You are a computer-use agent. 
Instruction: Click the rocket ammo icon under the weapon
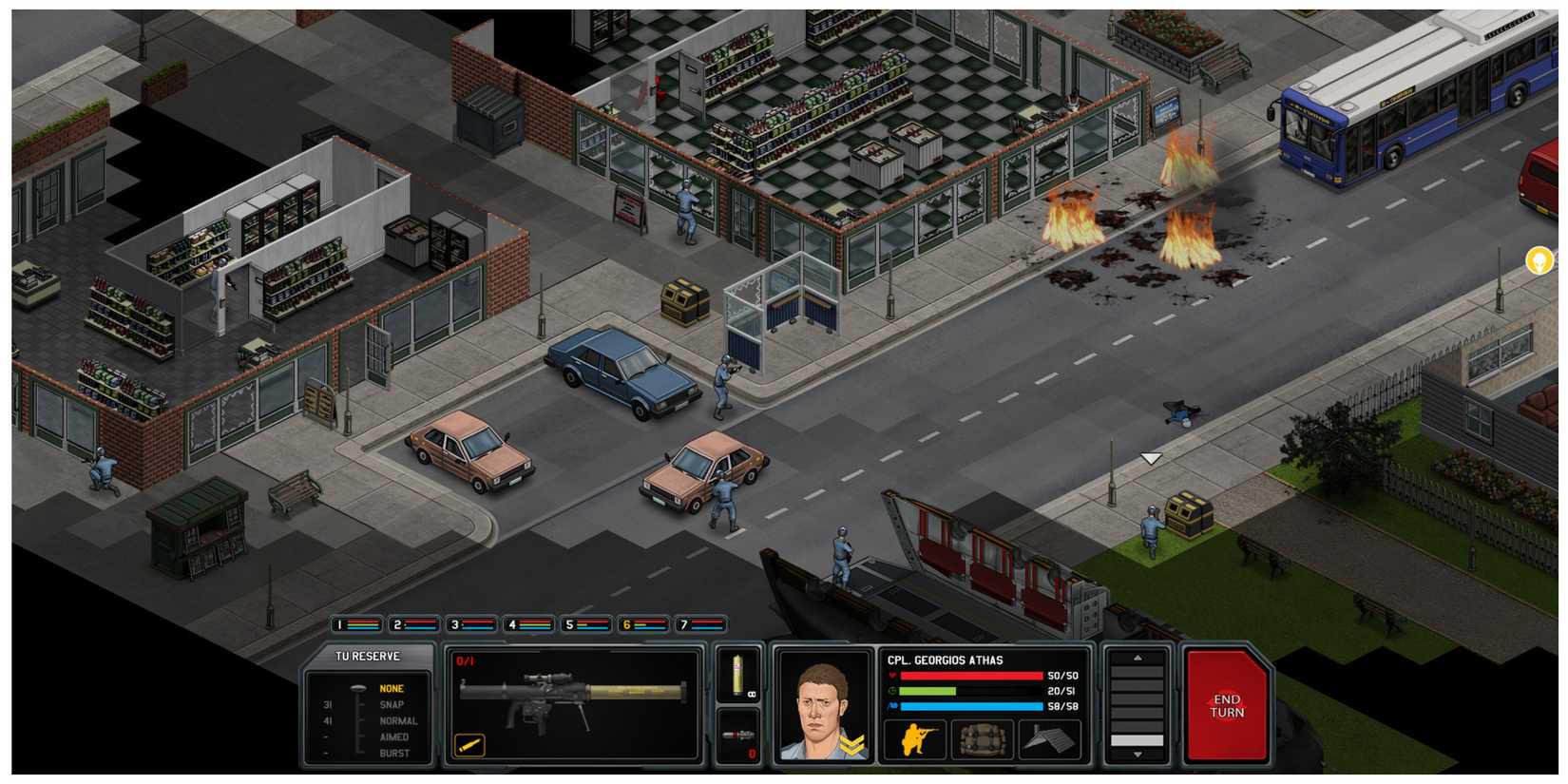coord(468,744)
